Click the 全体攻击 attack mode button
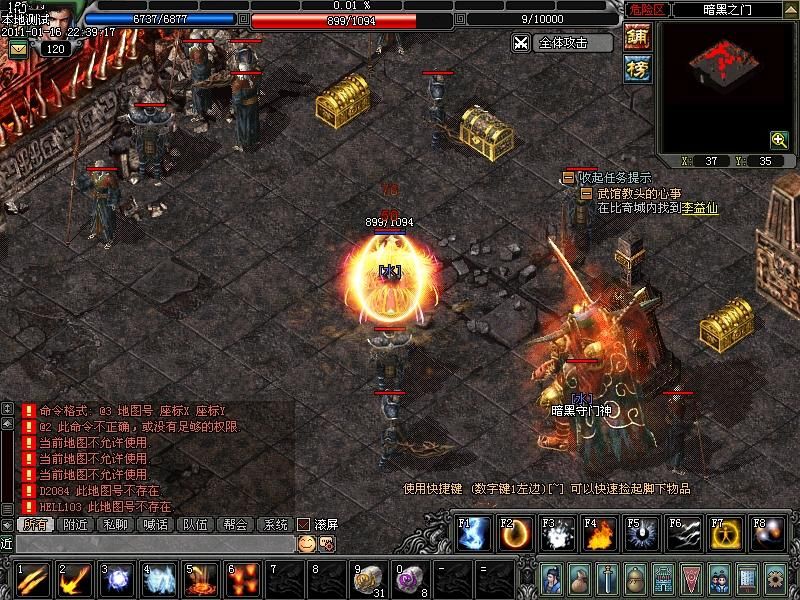The image size is (800, 600). (562, 43)
